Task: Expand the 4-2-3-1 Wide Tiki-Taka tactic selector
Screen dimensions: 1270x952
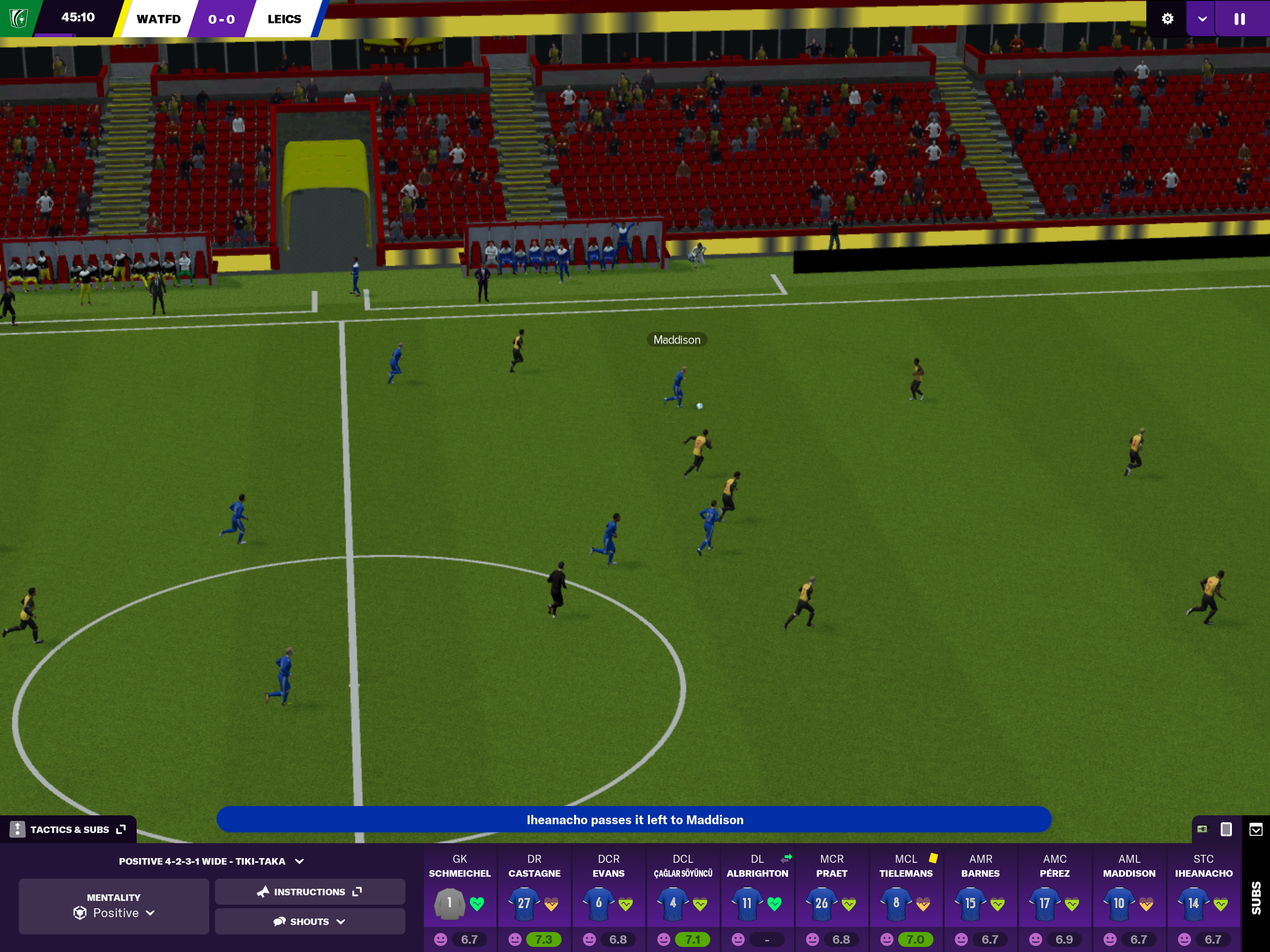Action: coord(211,861)
